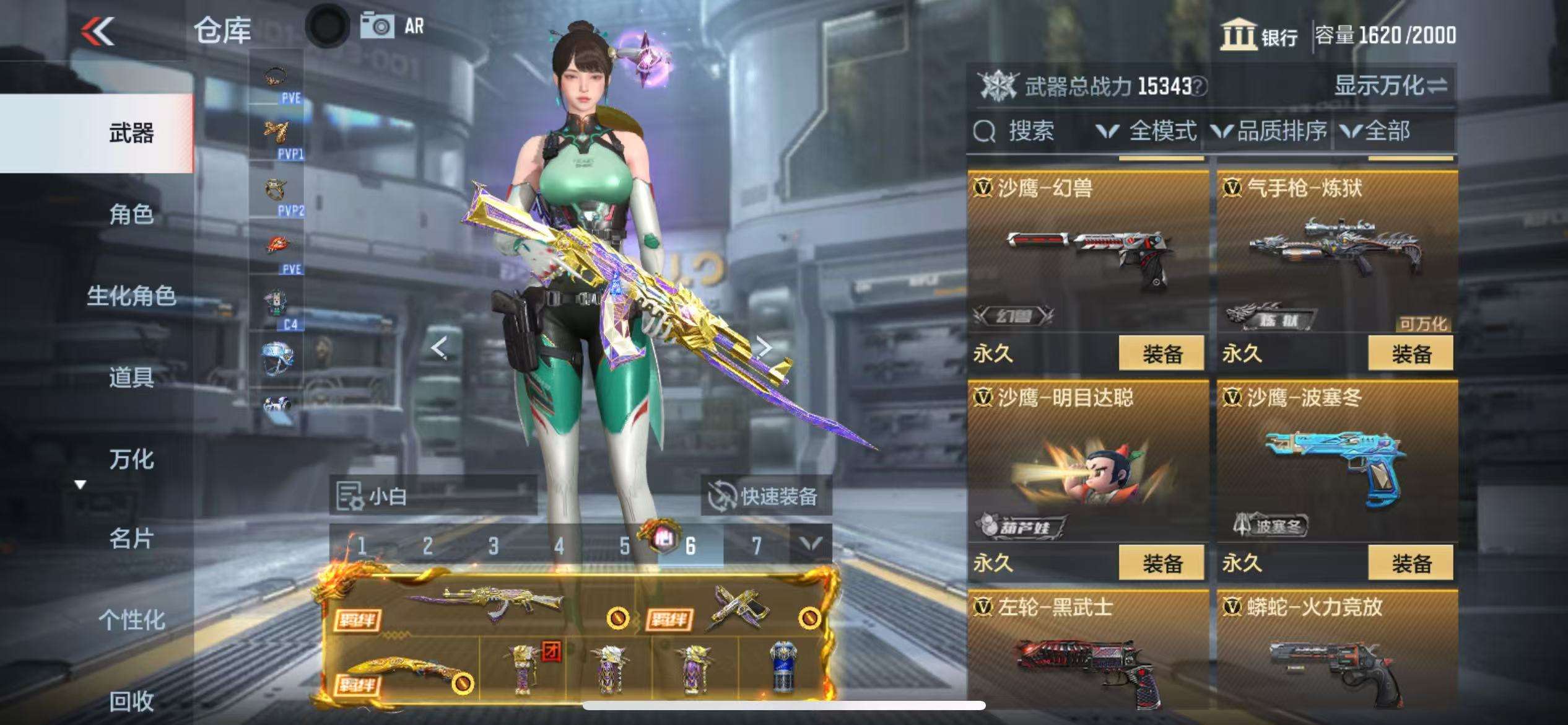Equip the 沙鹰-幻兽 pistol
The image size is (1568, 725).
click(x=1161, y=354)
